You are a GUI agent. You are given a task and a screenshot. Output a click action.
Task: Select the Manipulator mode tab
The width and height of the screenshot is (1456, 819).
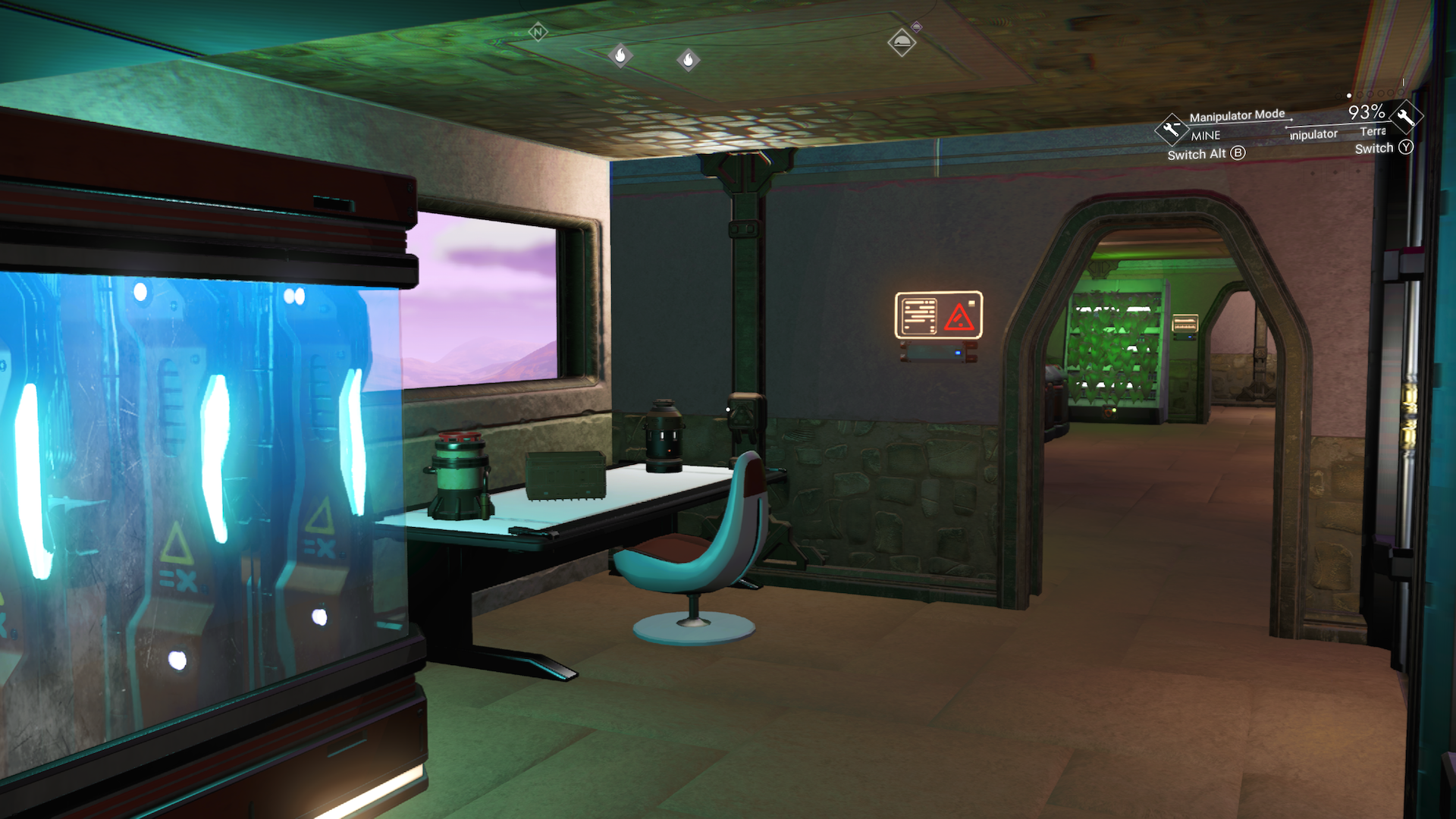pos(1313,134)
